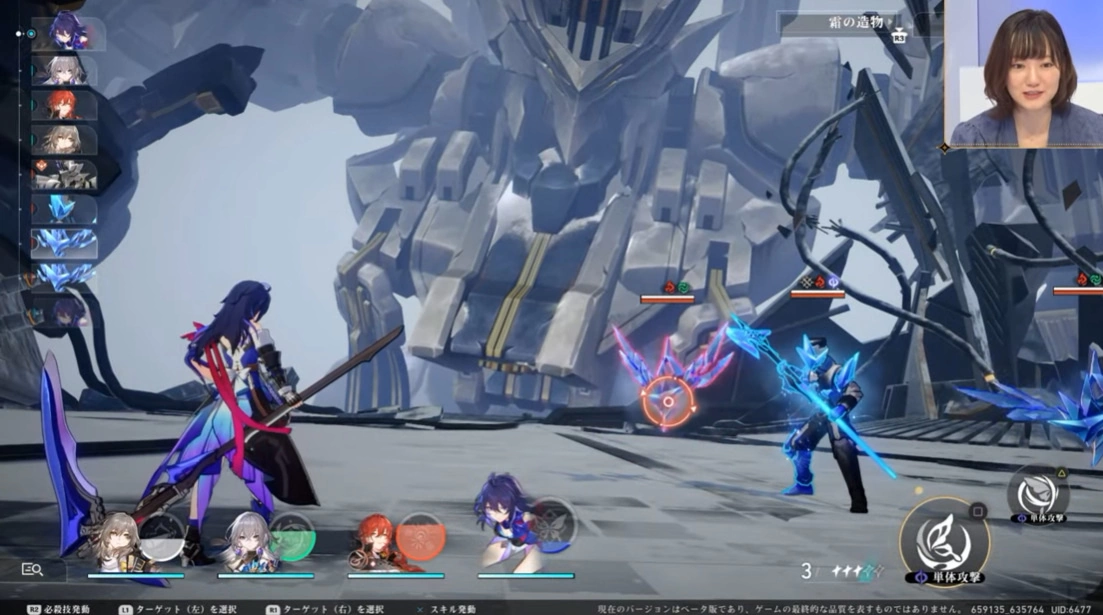This screenshot has height=615, width=1103.
Task: Click the armored enemy in the turn order
Action: click(x=65, y=175)
